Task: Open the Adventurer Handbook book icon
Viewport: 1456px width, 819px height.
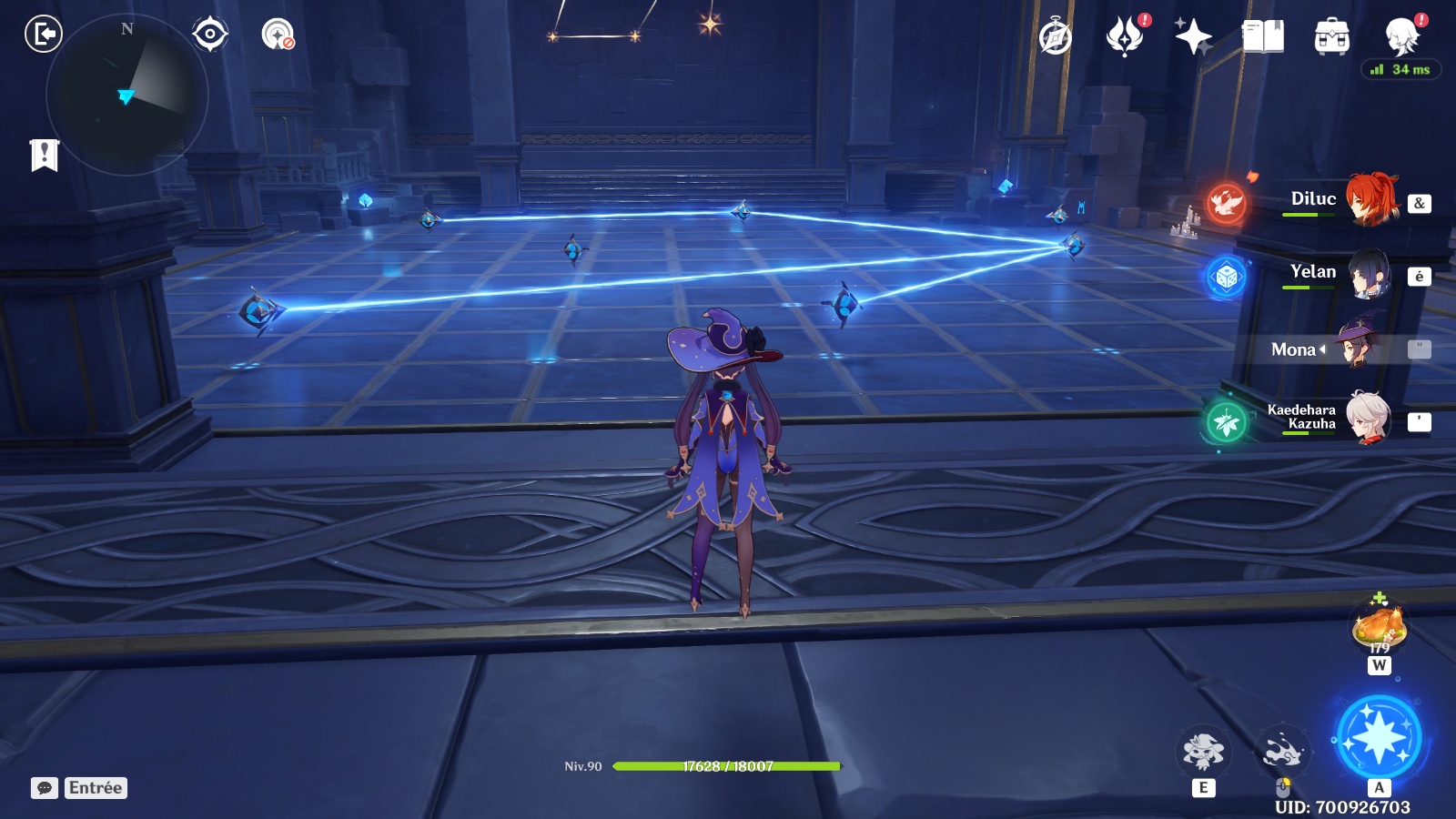Action: click(x=1262, y=37)
